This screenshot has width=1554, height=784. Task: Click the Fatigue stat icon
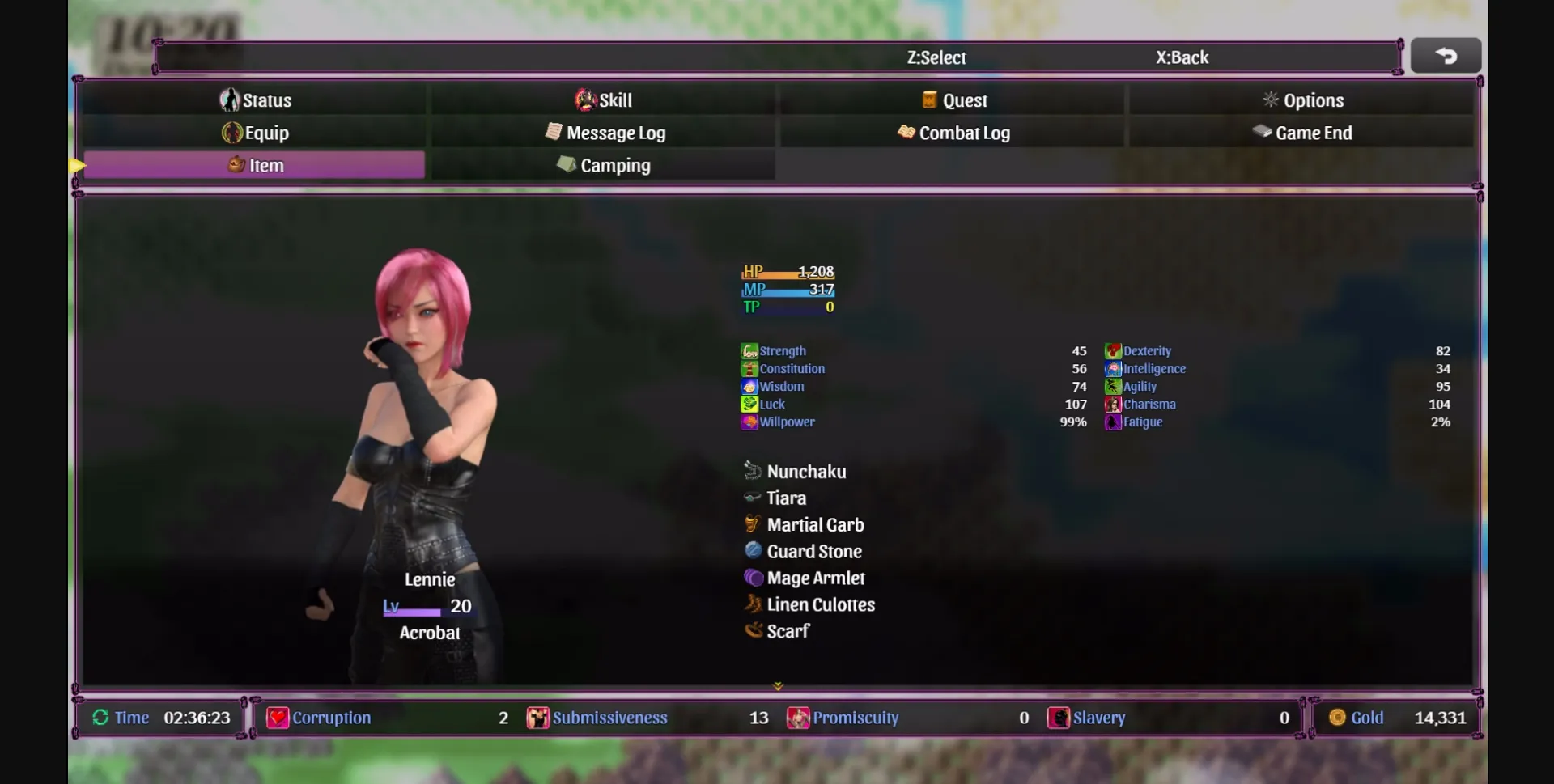point(1113,422)
